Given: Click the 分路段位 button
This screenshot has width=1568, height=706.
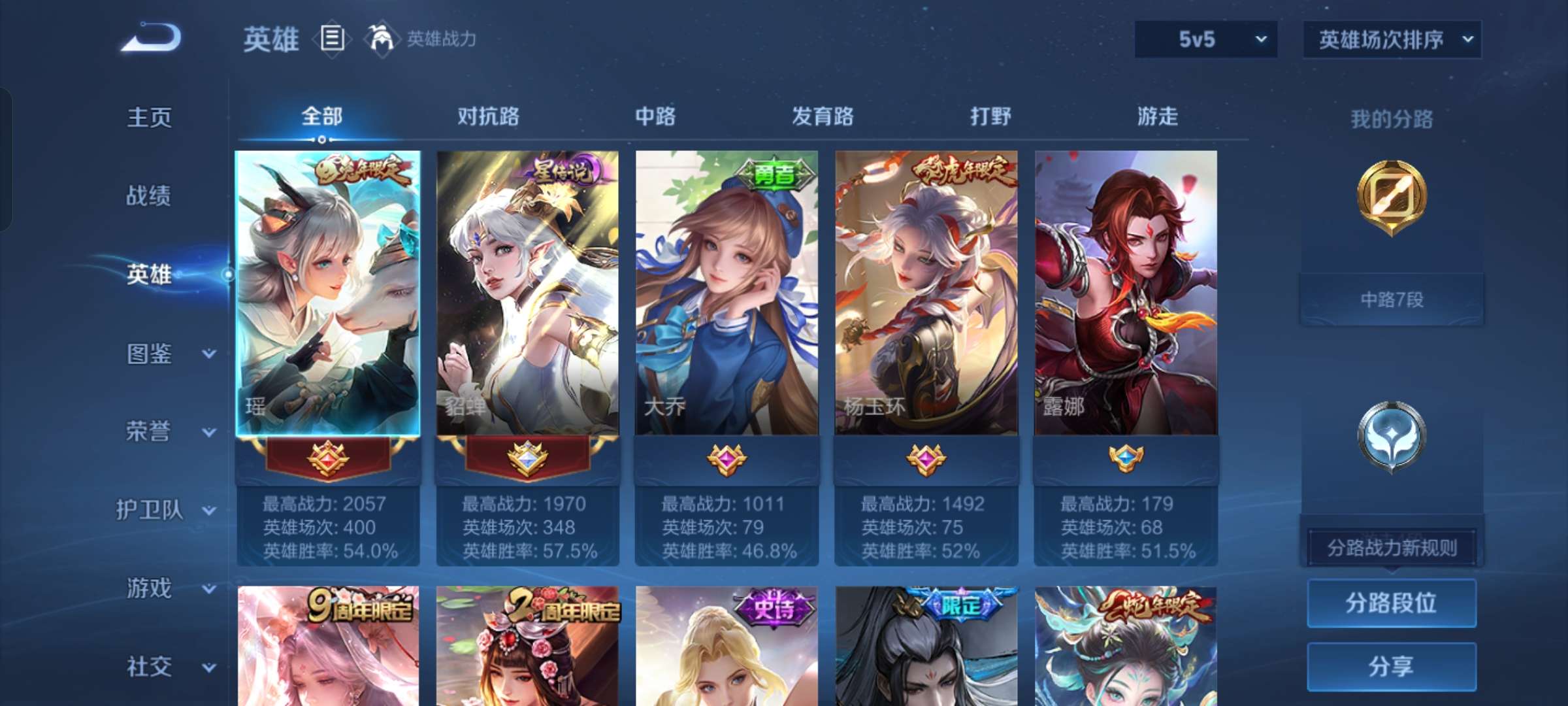Looking at the screenshot, I should 1390,604.
